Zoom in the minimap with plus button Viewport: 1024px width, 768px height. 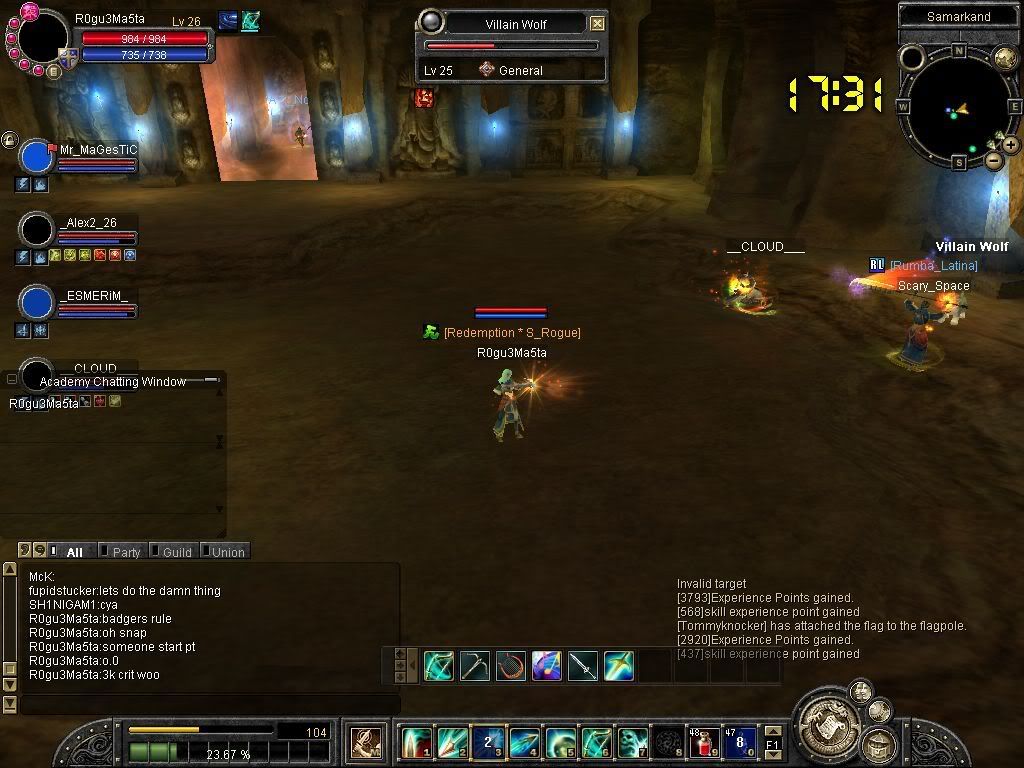(x=1011, y=145)
